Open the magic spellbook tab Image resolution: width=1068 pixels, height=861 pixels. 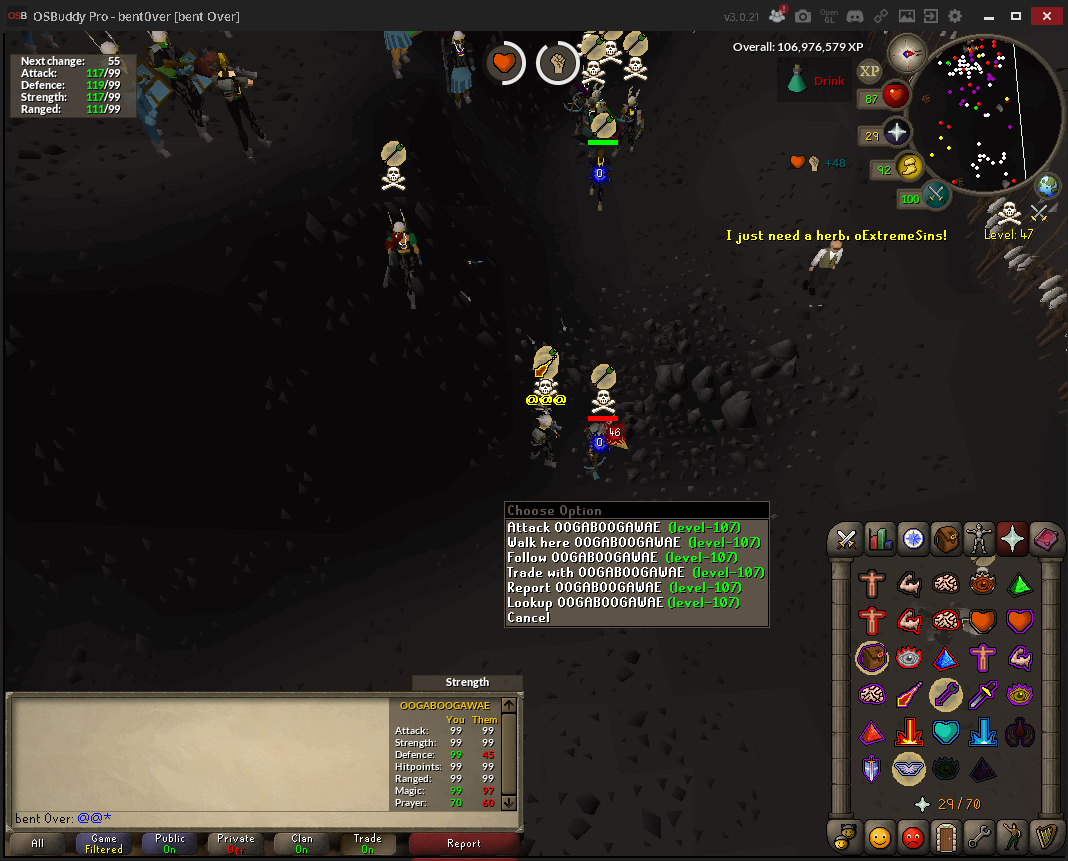(x=1045, y=540)
